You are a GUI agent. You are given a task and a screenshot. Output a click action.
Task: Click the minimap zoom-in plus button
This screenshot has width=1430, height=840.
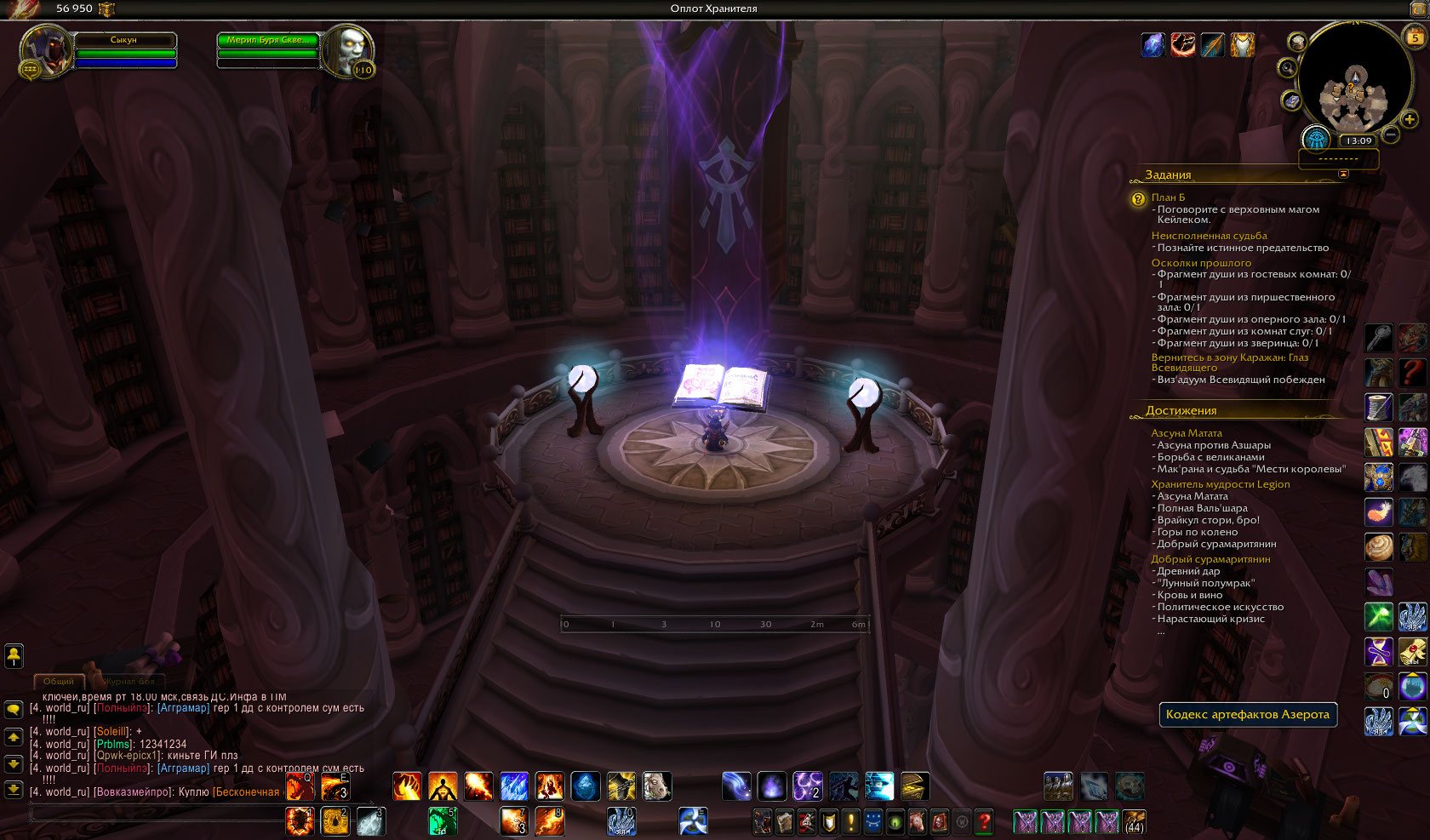pyautogui.click(x=1410, y=119)
